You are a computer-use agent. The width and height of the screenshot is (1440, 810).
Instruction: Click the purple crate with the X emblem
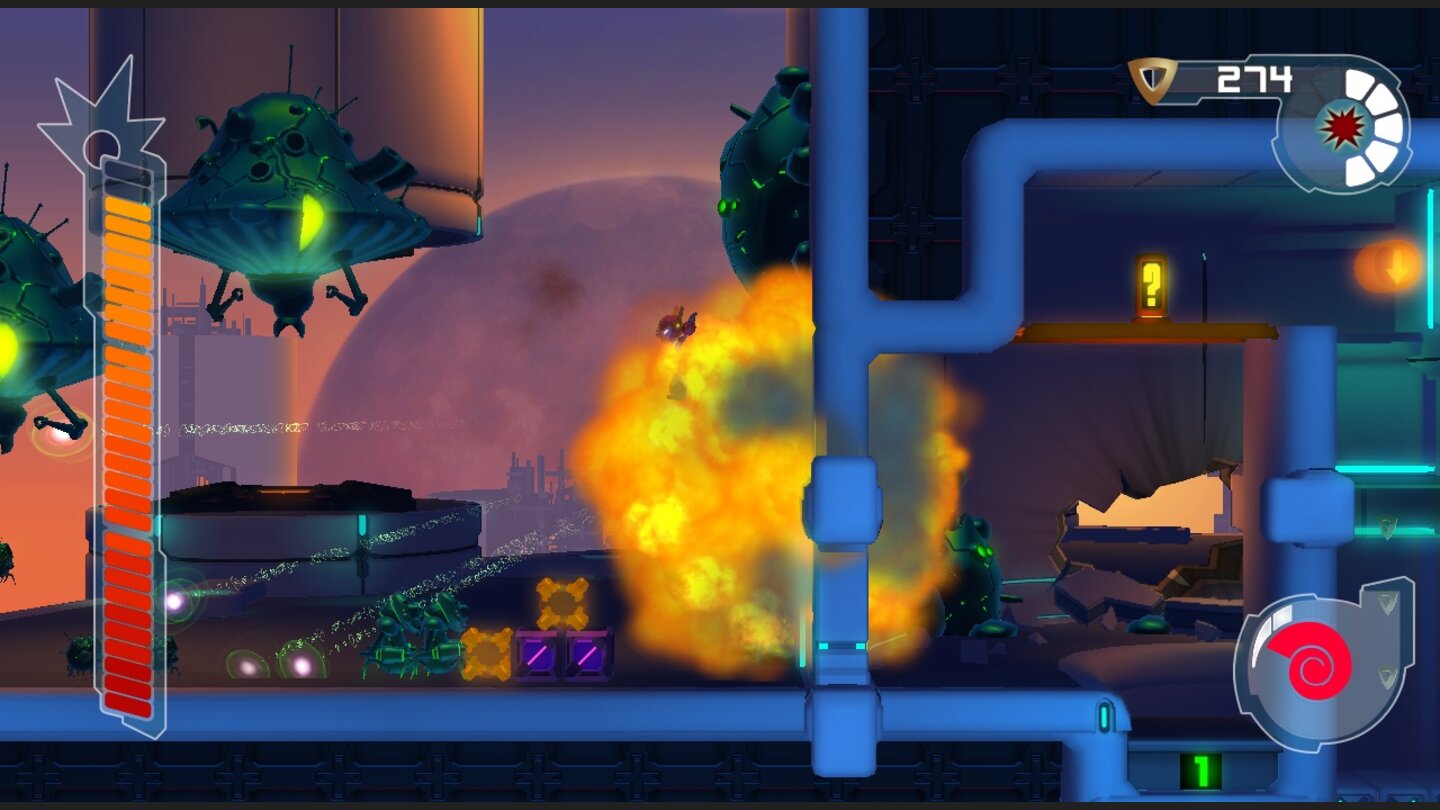535,655
